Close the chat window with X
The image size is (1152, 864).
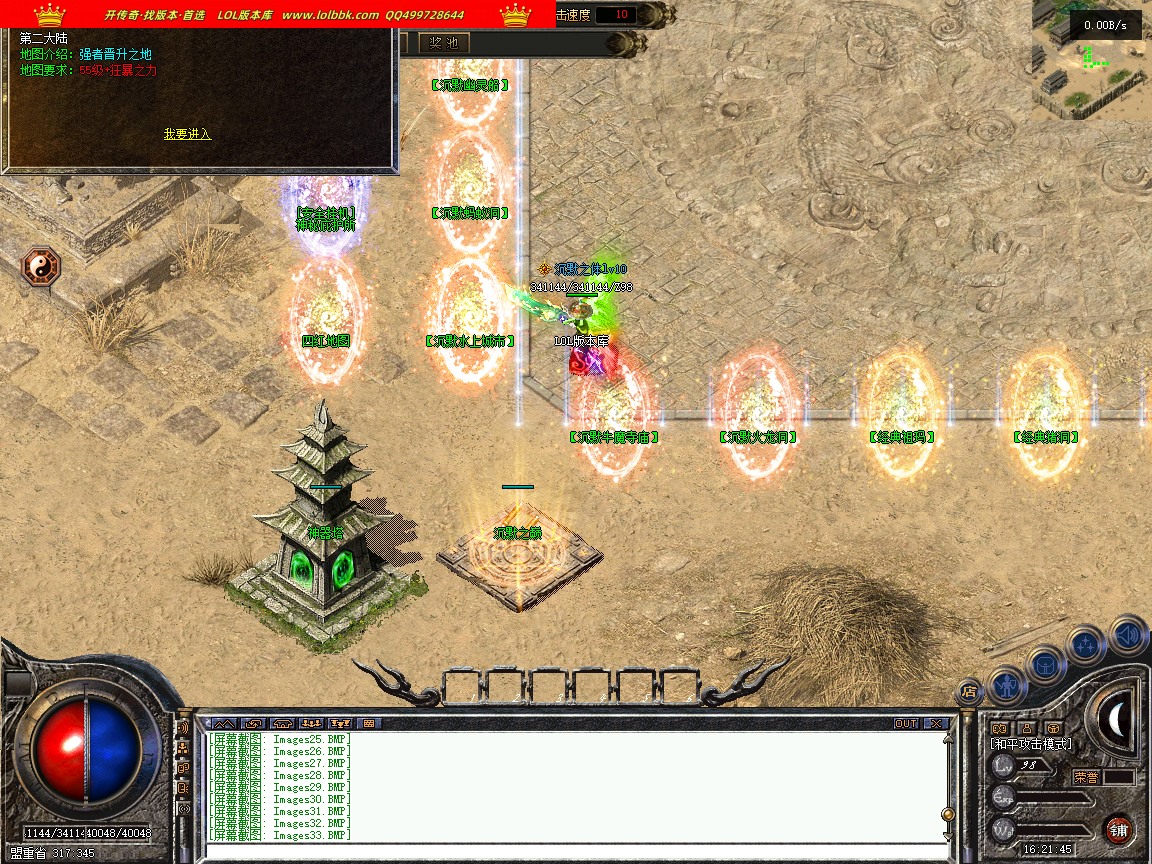pos(935,723)
